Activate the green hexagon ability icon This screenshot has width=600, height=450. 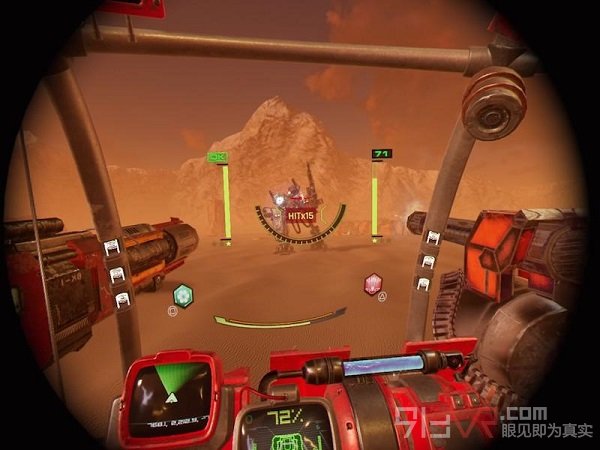(182, 295)
